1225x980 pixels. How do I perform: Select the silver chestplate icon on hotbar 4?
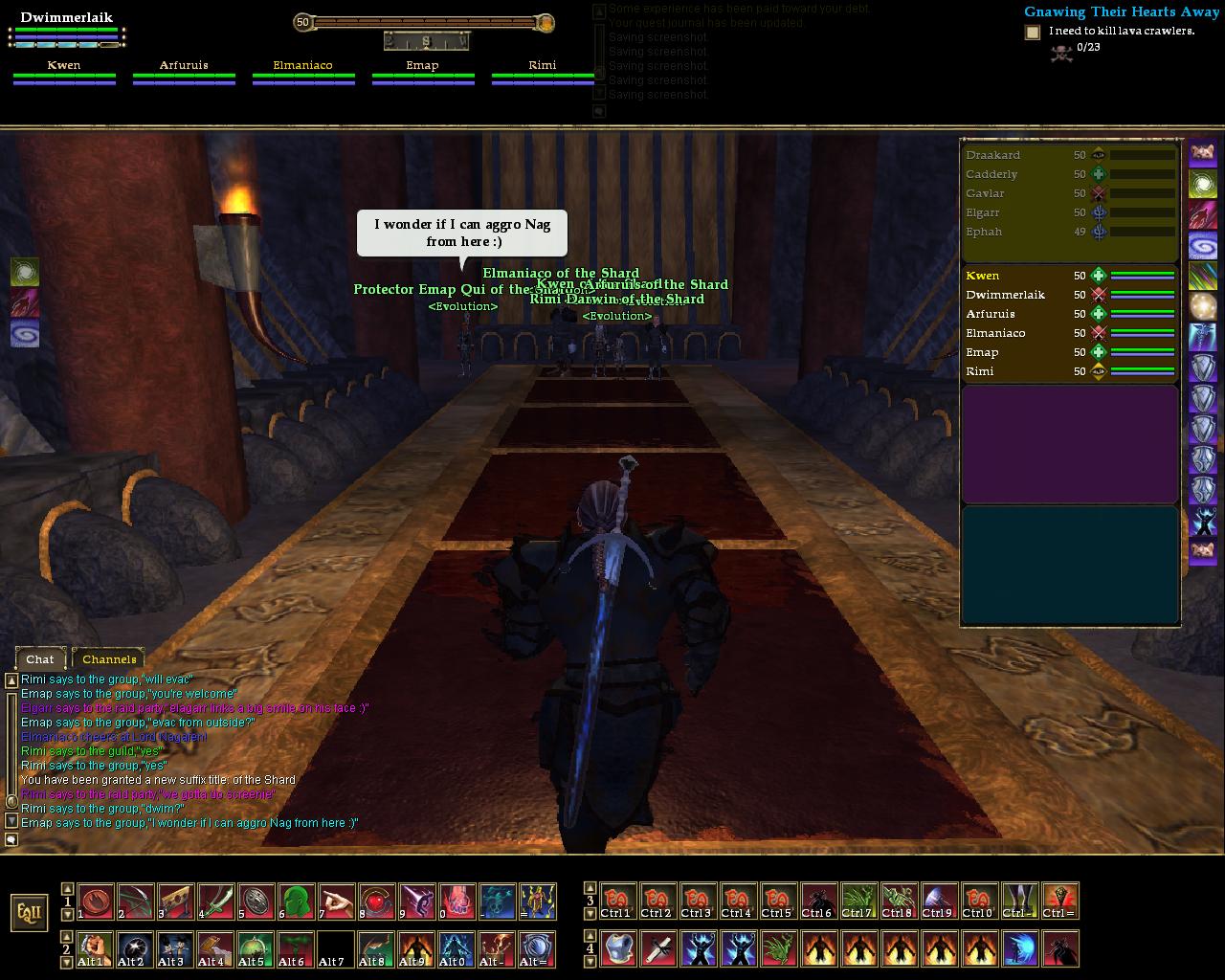pos(618,948)
